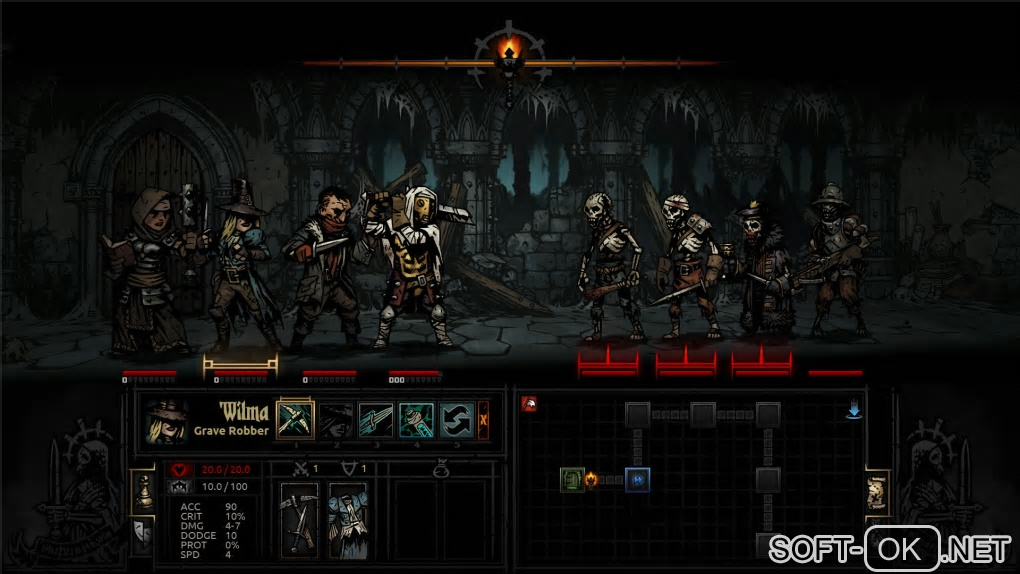Use the swap position arrows skill
This screenshot has width=1020, height=574.
coord(457,419)
